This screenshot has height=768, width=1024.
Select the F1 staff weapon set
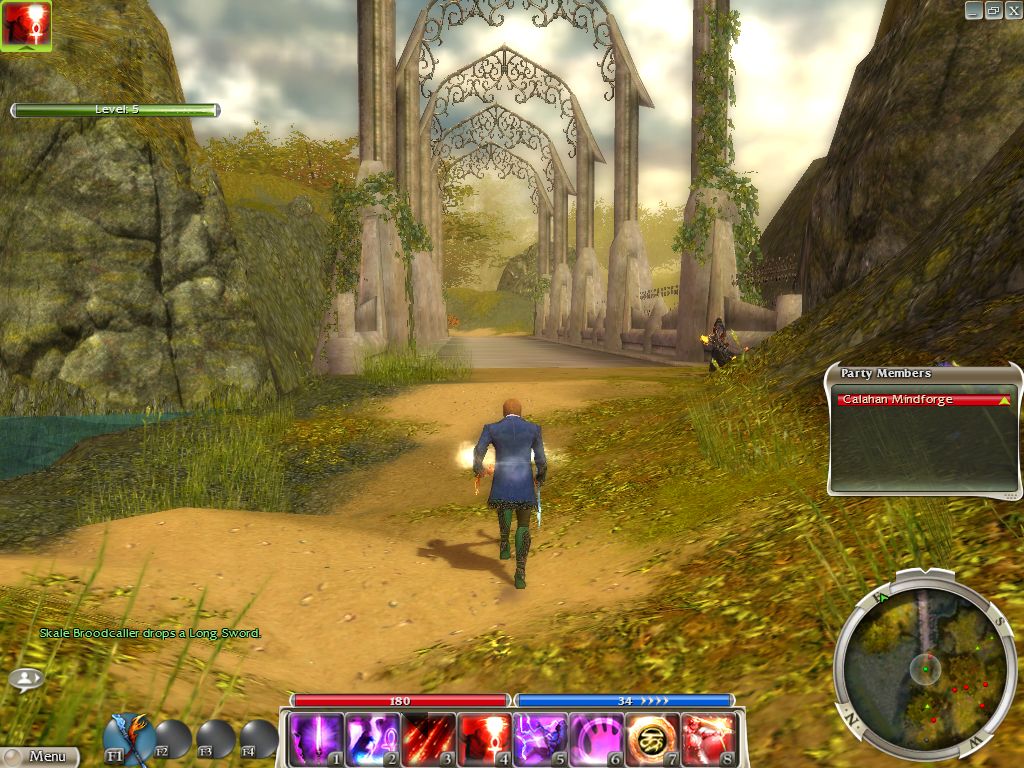[x=128, y=738]
